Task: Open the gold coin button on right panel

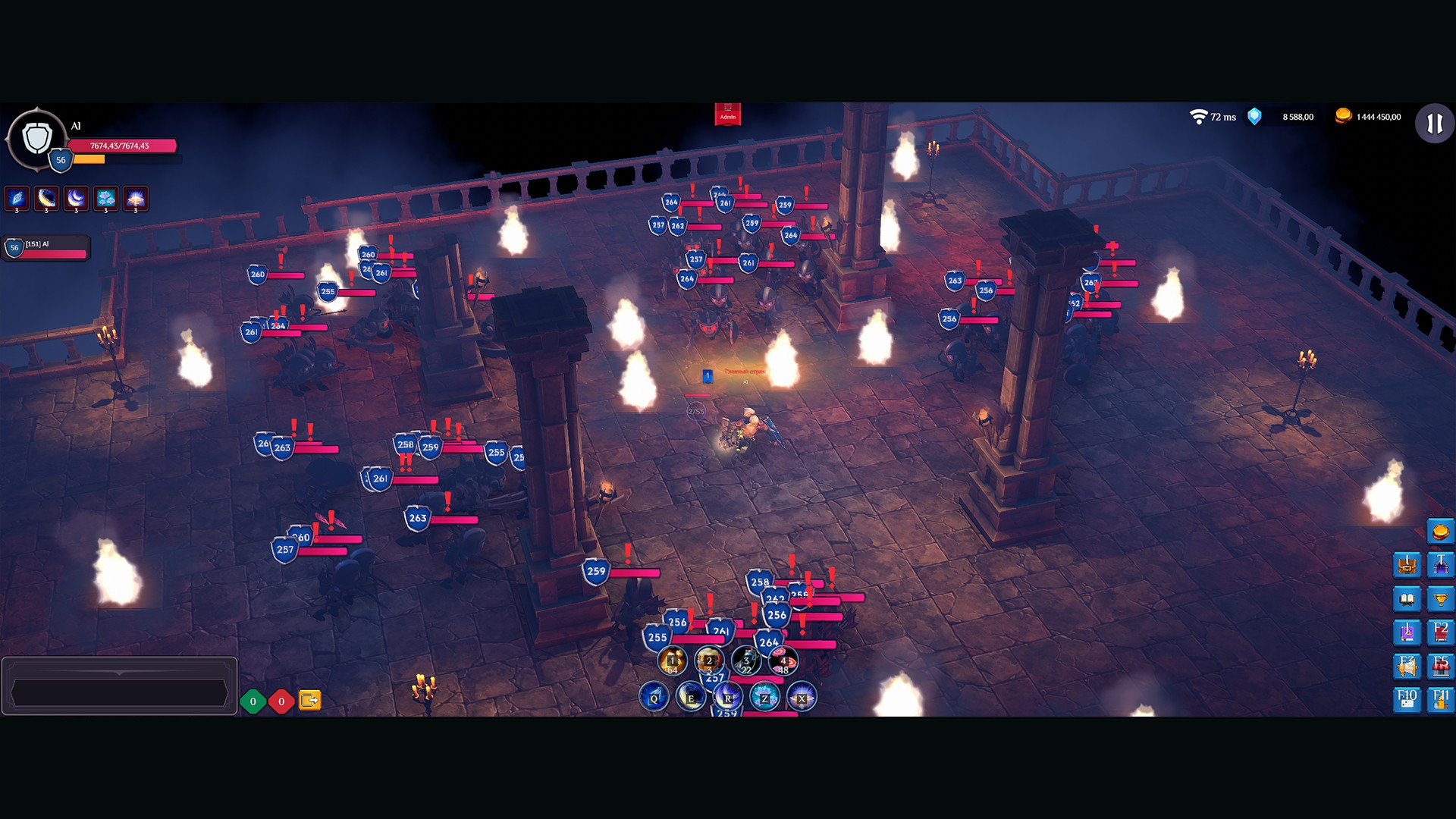Action: pos(1440,532)
